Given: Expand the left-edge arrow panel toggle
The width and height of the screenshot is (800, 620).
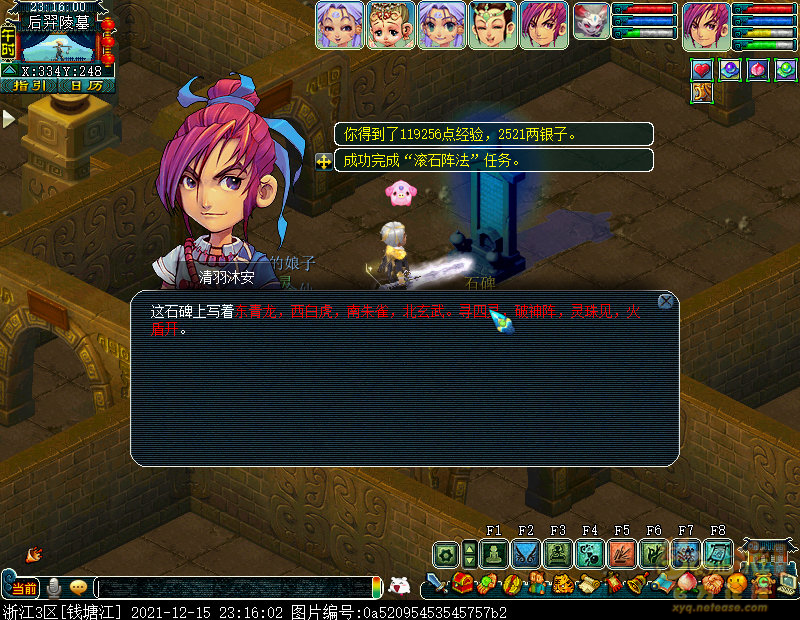Looking at the screenshot, I should pos(8,119).
